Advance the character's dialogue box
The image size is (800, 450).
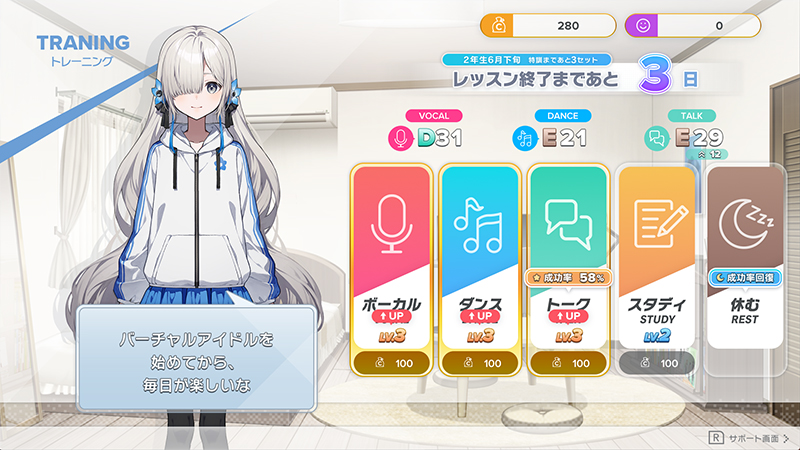[x=196, y=358]
